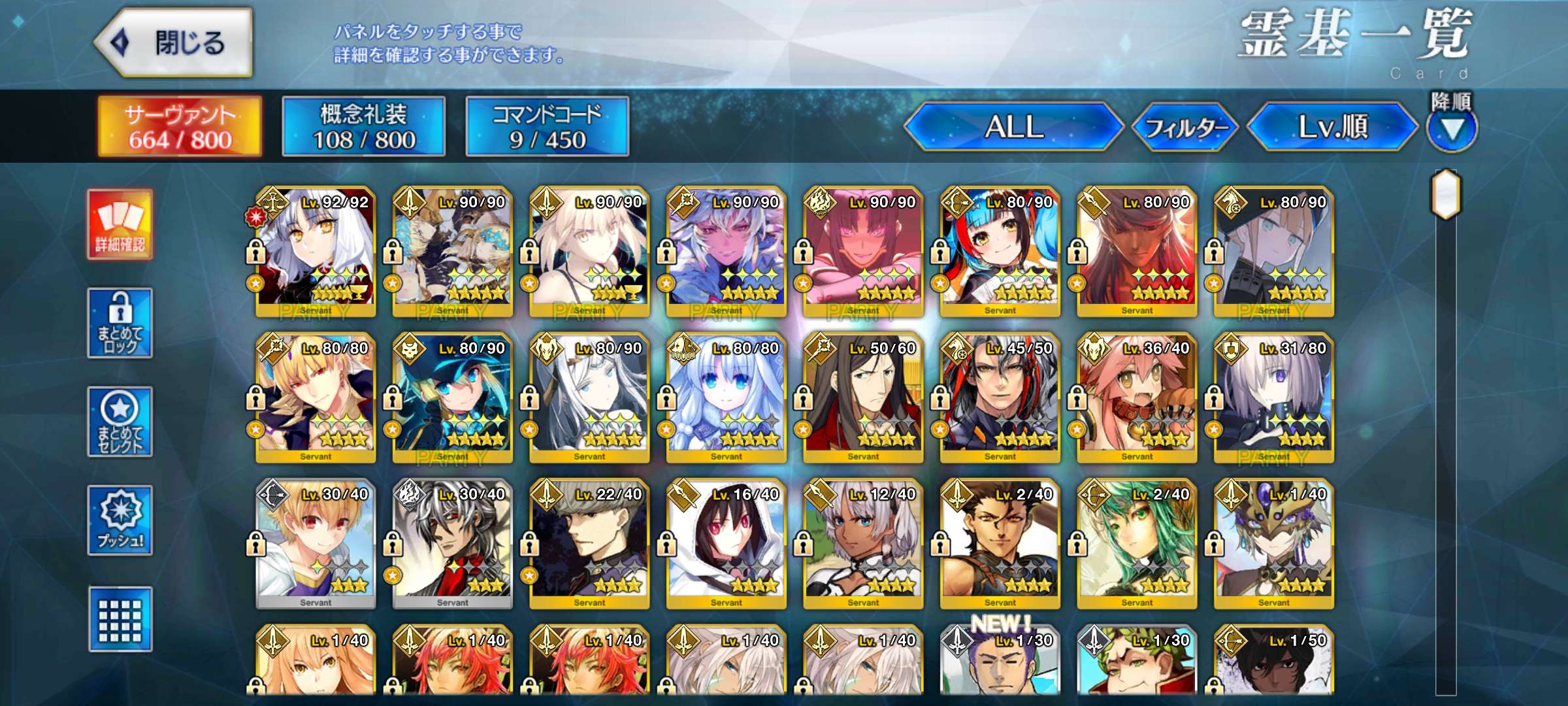Screen dimensions: 1568x706
Task: Show the コマンドコード tab
Action: point(547,126)
